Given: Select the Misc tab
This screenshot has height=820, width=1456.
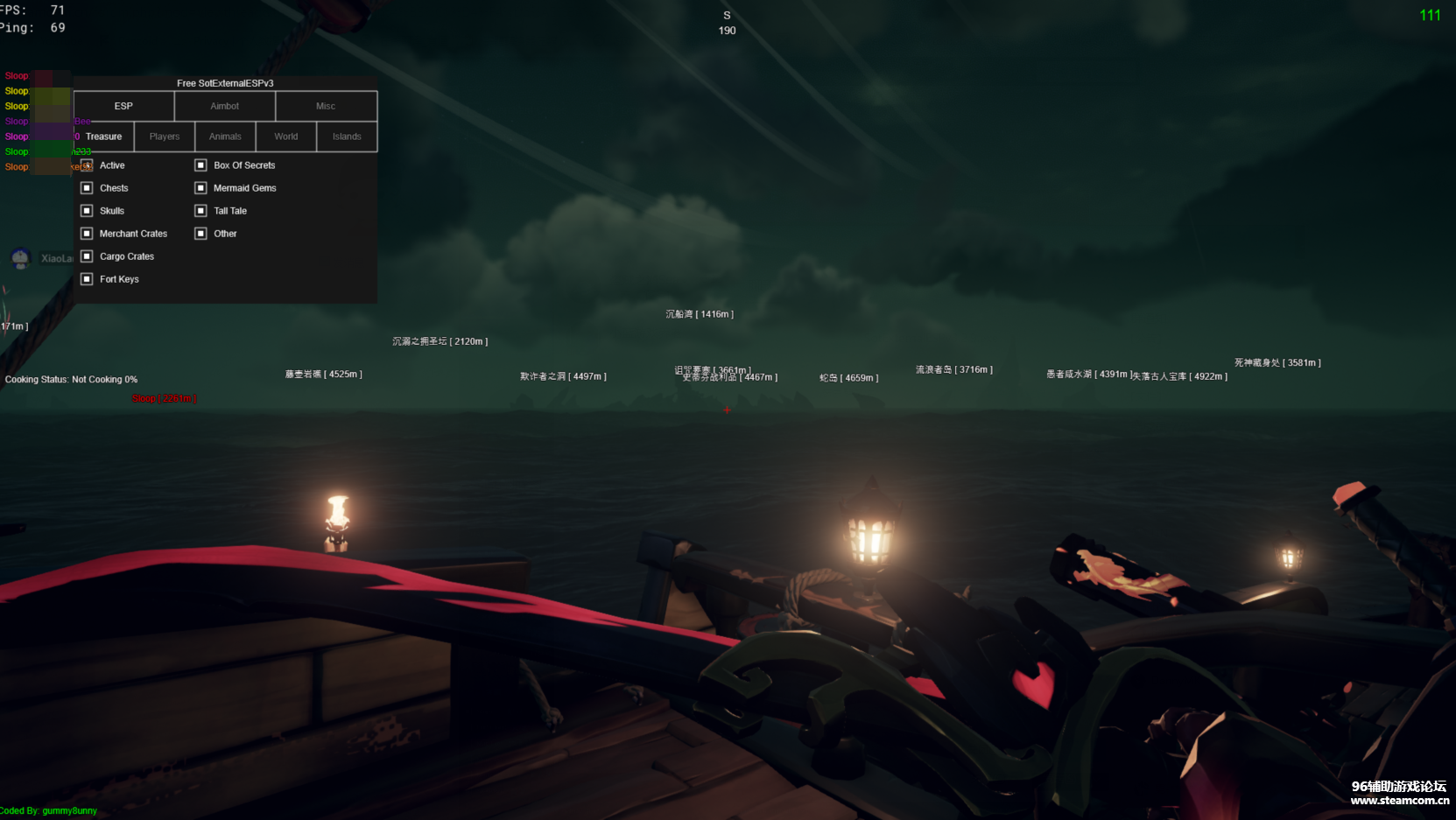Looking at the screenshot, I should point(326,106).
